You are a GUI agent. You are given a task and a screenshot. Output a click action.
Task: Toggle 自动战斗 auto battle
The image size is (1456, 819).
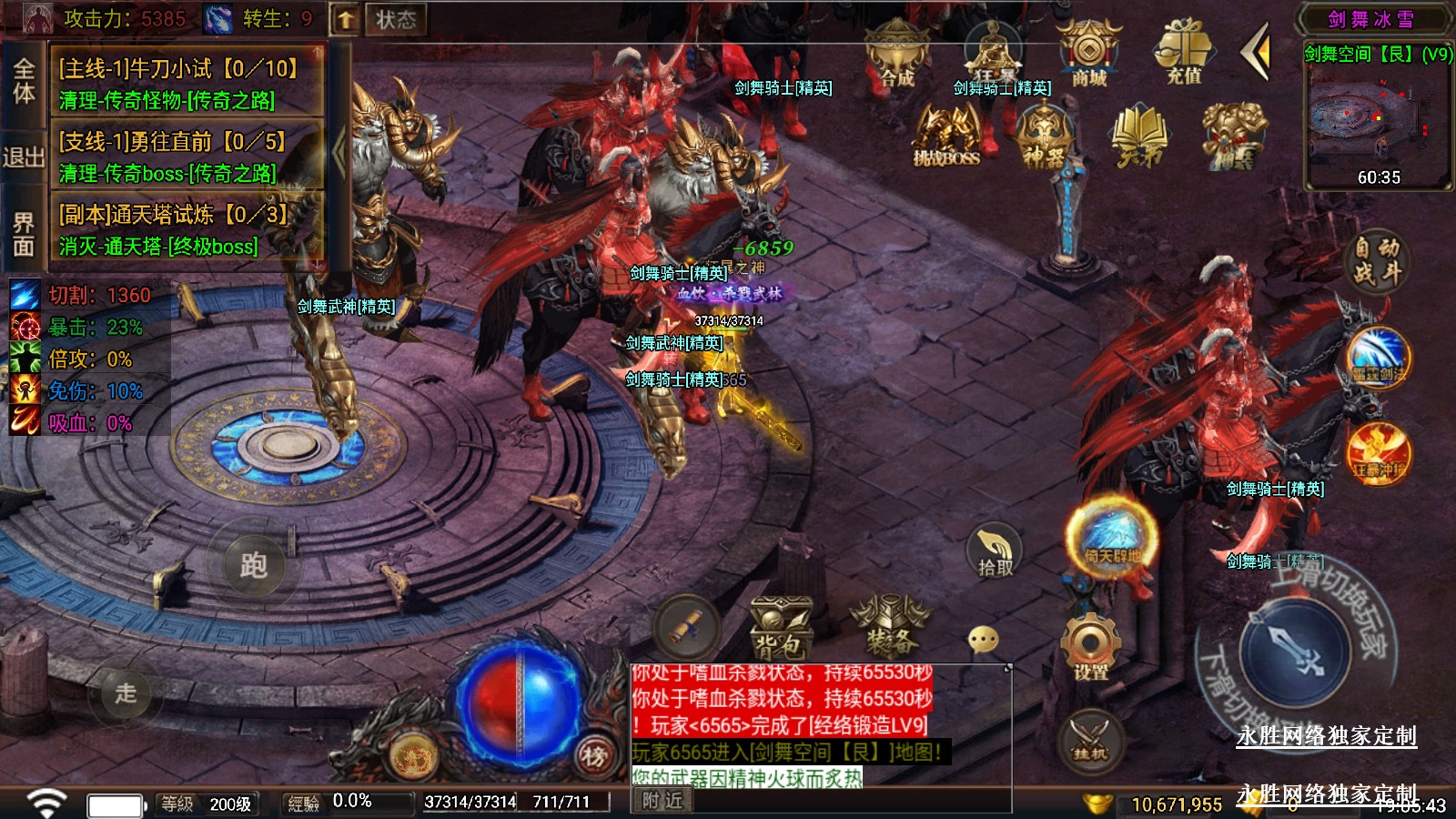1376,260
